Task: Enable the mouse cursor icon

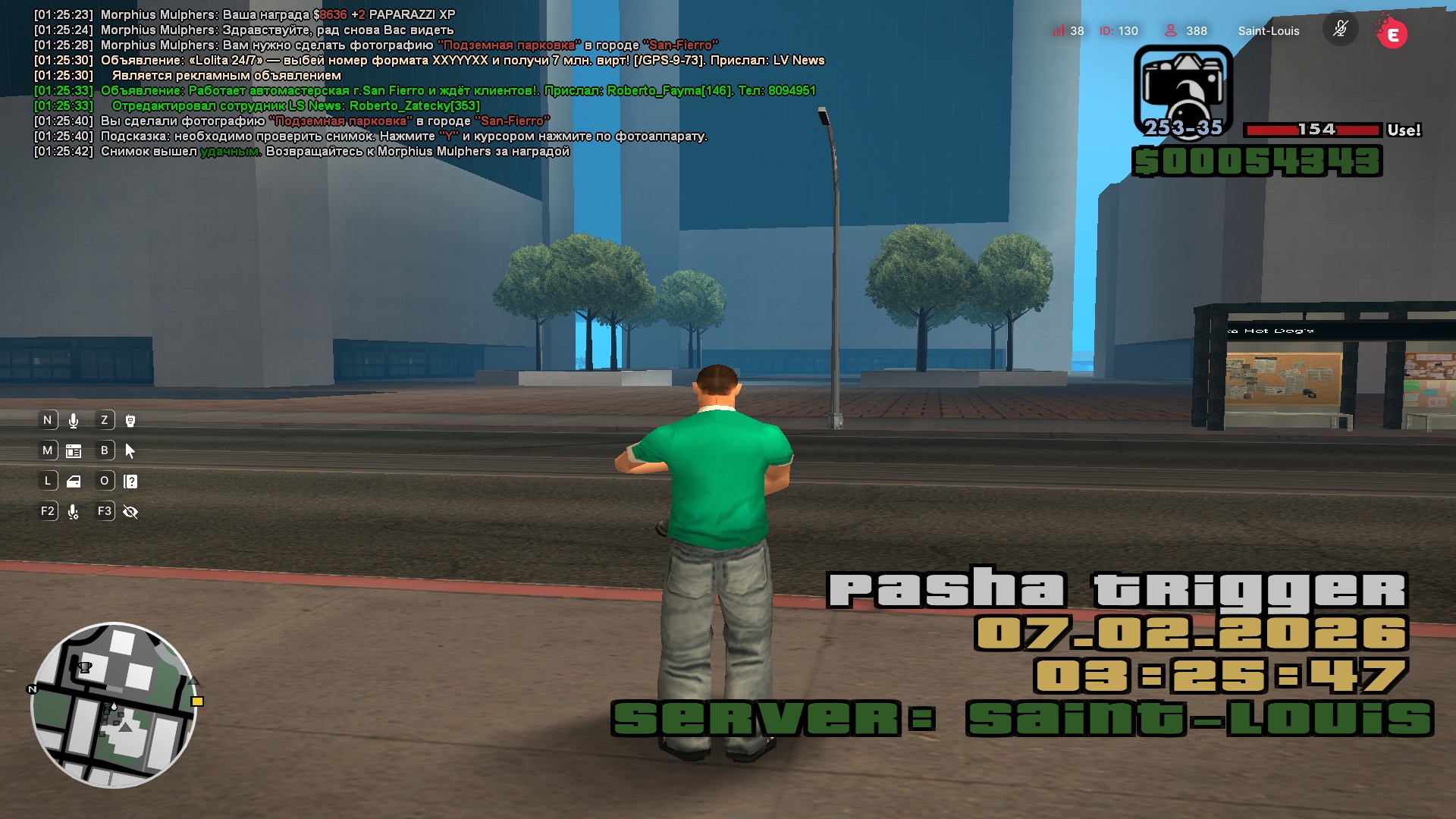Action: [130, 451]
